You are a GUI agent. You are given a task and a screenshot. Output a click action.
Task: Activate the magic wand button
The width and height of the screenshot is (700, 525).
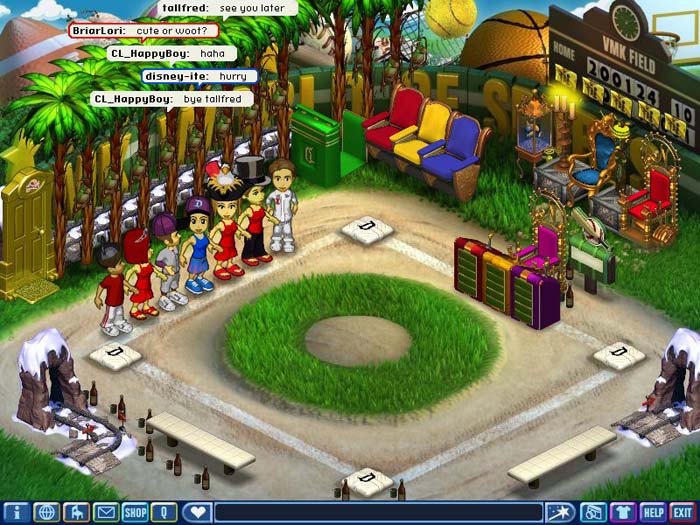point(560,513)
